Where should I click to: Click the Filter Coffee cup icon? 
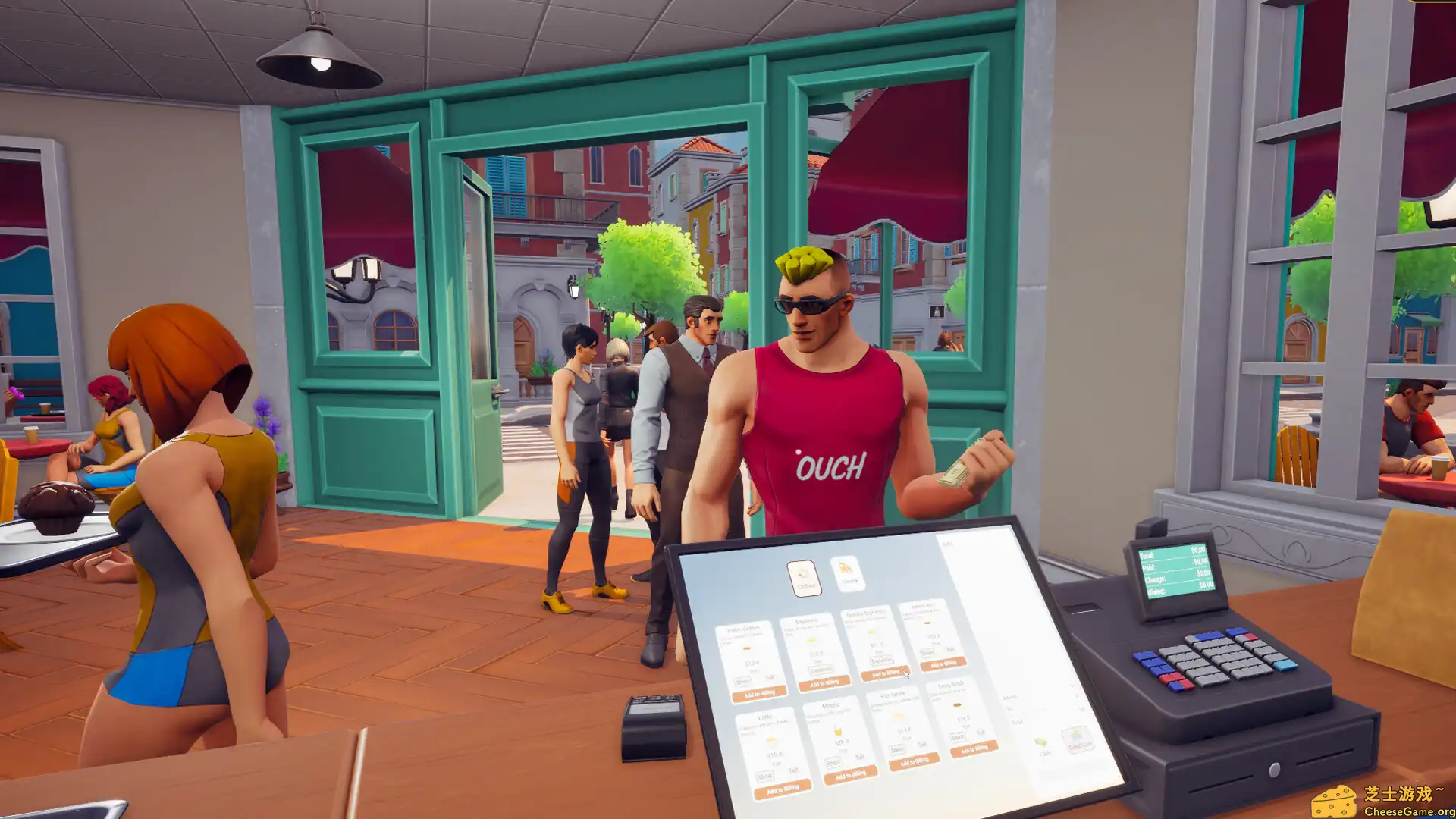click(x=746, y=649)
